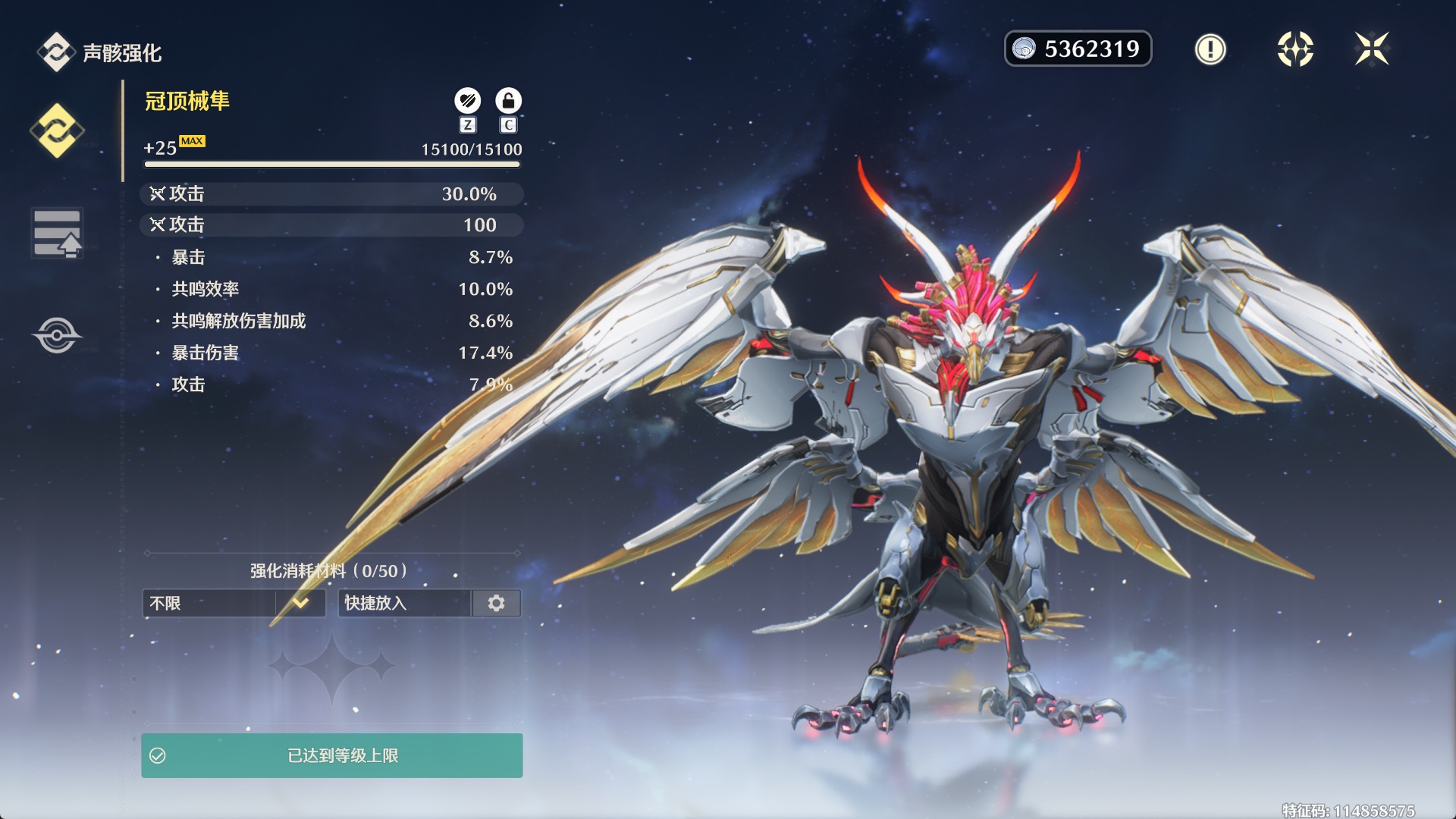Switch to the Echo enhancement tab

[57, 131]
